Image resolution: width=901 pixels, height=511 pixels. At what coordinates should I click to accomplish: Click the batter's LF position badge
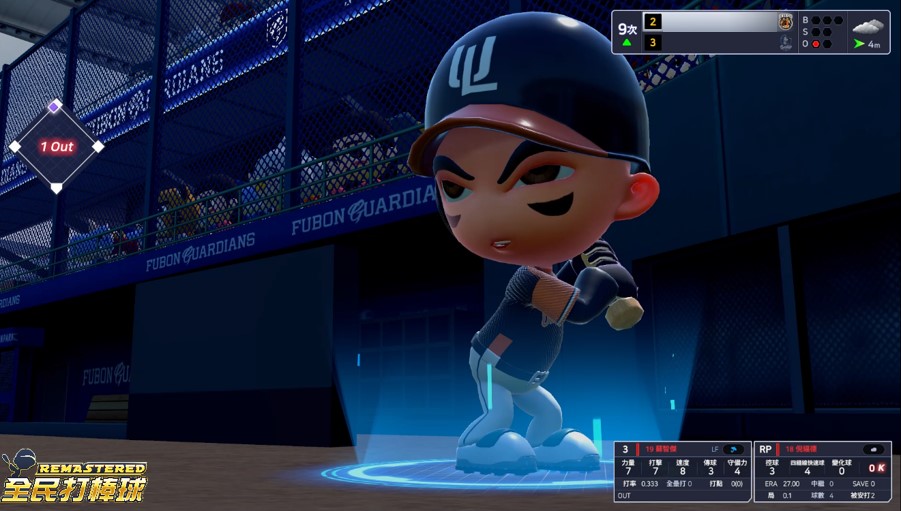click(715, 450)
